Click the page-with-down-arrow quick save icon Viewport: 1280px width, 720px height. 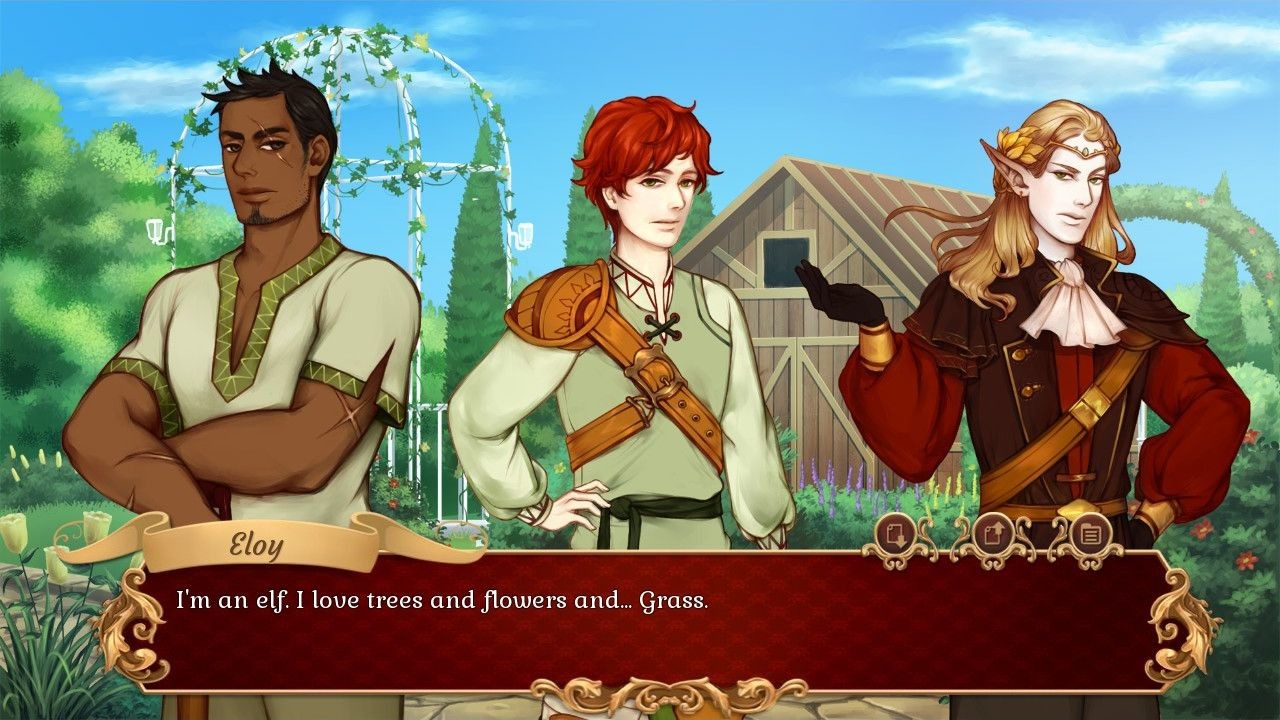tap(895, 535)
